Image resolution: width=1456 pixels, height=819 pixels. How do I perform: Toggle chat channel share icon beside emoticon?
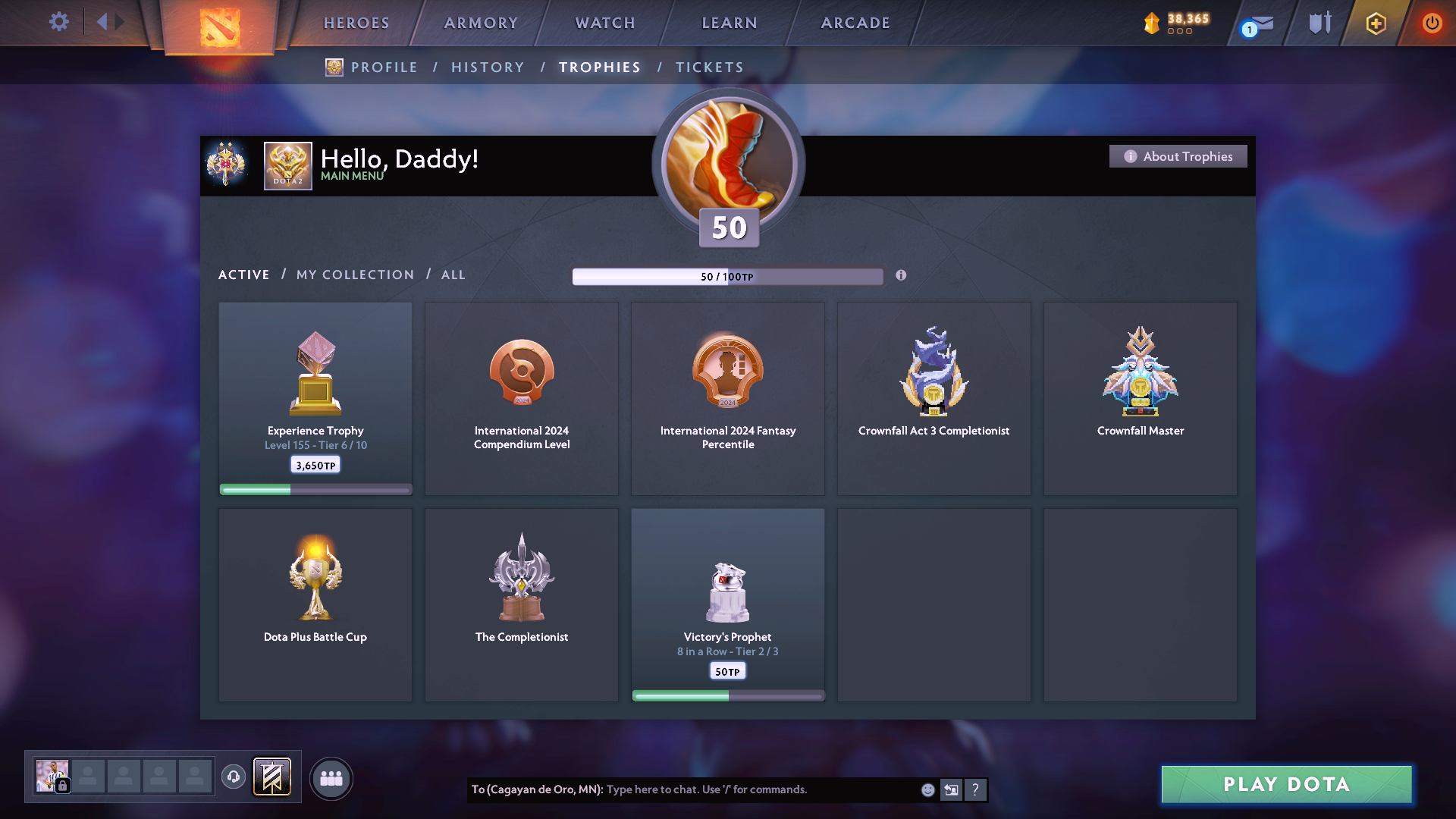[x=951, y=789]
